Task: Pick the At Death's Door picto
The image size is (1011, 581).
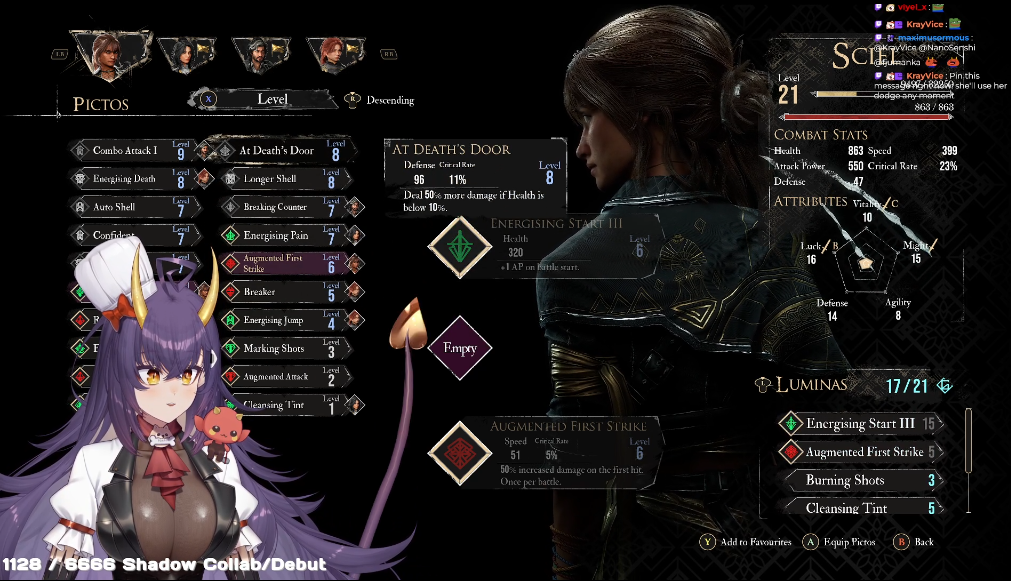Action: pyautogui.click(x=277, y=151)
